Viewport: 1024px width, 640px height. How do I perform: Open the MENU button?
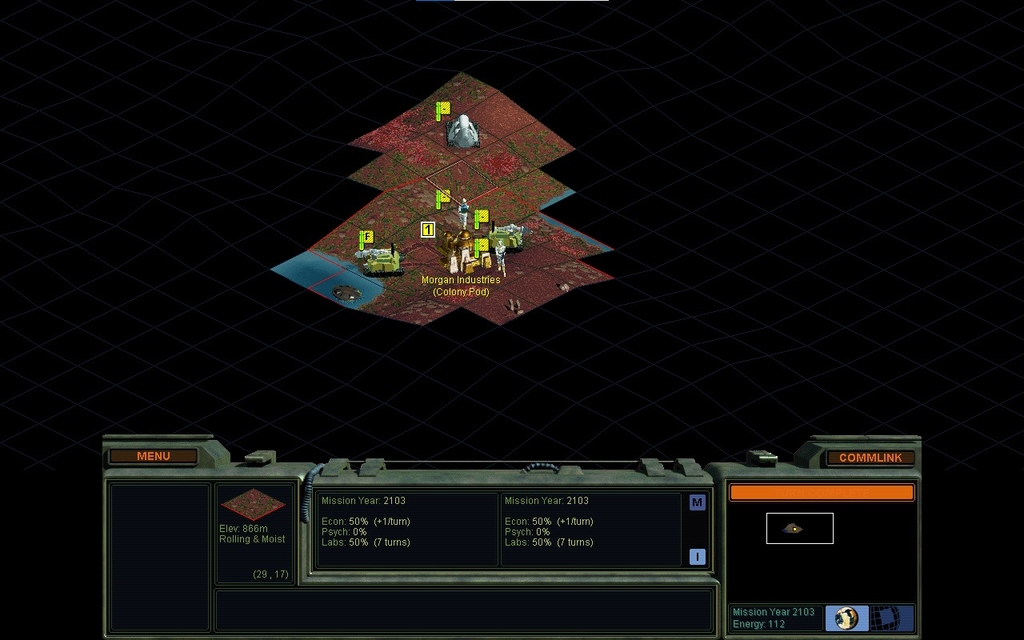(x=153, y=456)
